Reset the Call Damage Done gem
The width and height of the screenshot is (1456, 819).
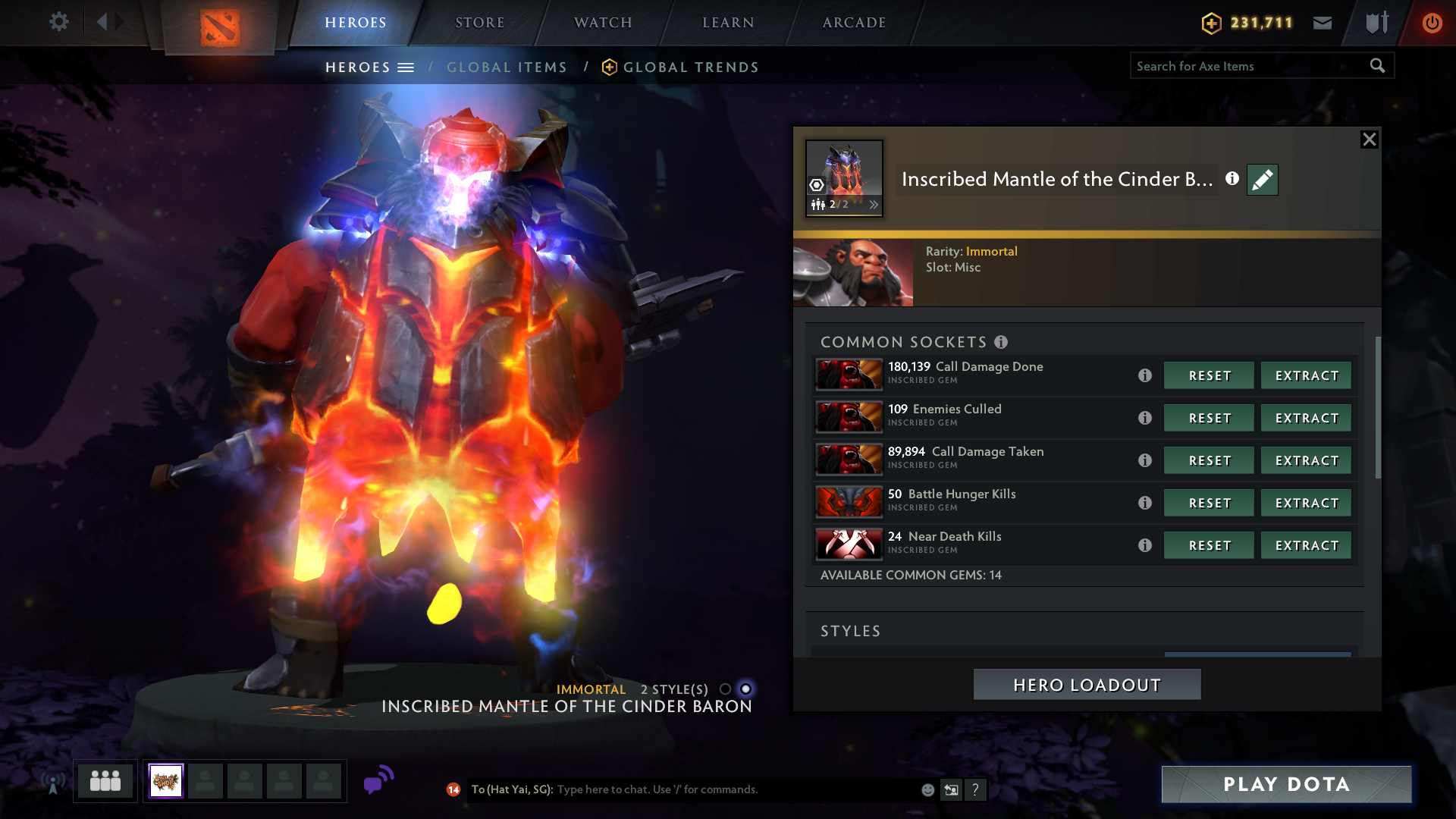coord(1209,375)
